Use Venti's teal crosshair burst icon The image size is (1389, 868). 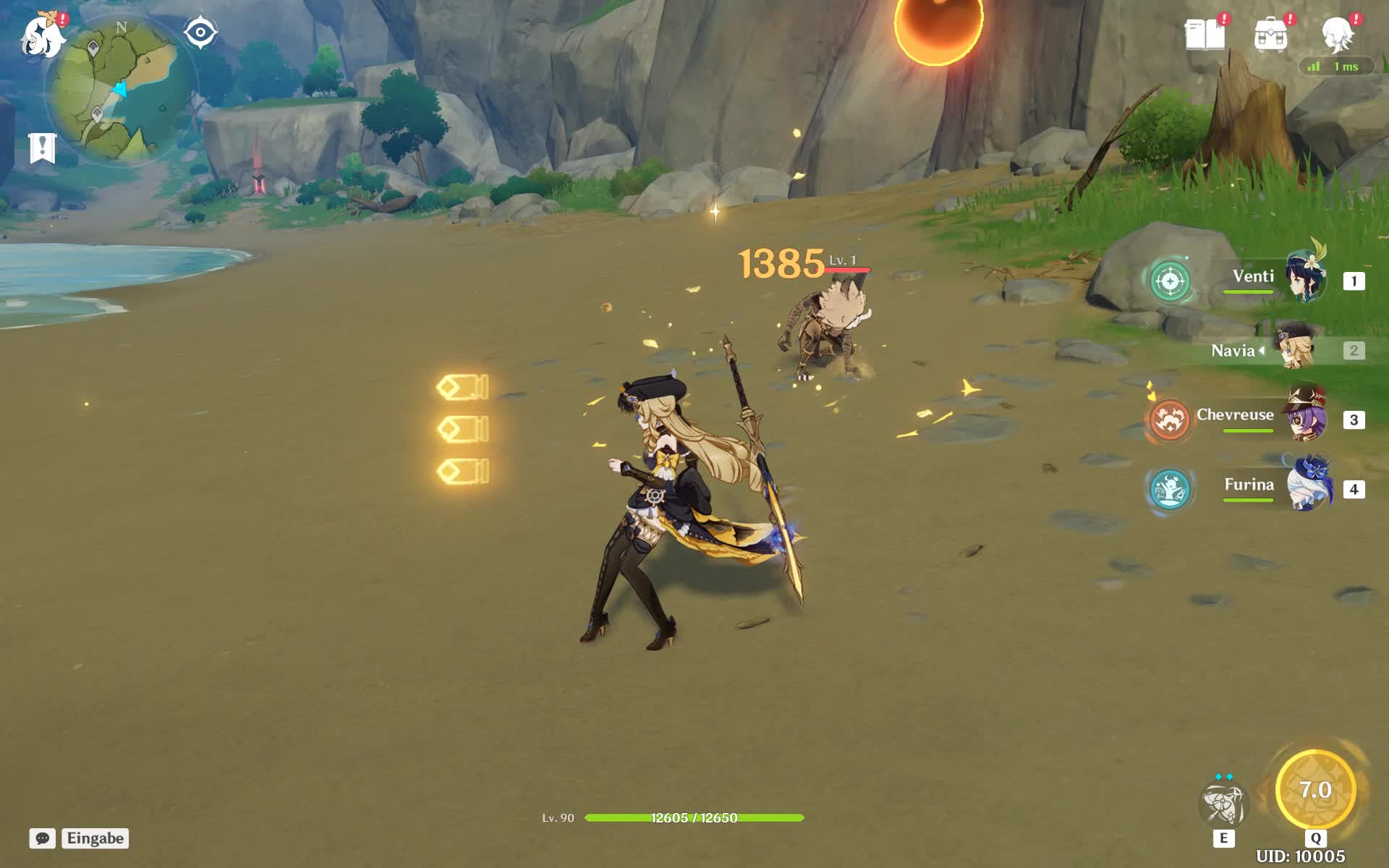click(x=1170, y=281)
